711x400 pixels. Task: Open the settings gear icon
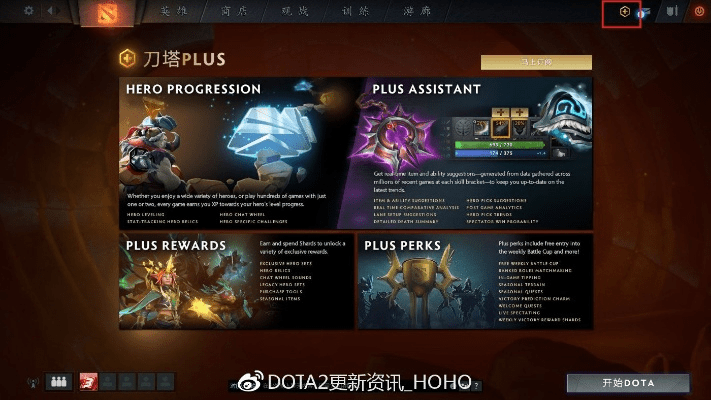(29, 11)
